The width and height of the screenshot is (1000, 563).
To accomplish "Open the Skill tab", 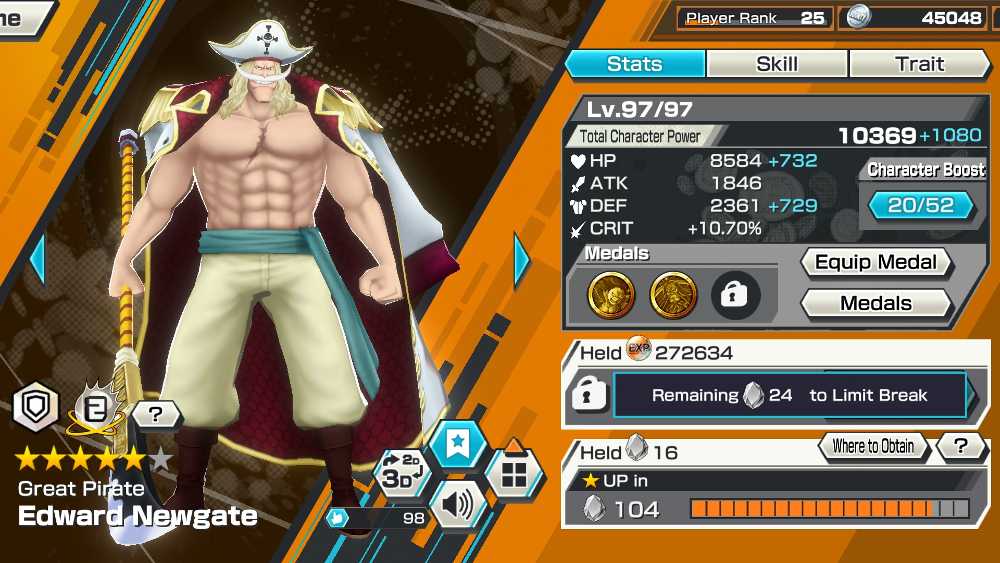I will [x=777, y=64].
